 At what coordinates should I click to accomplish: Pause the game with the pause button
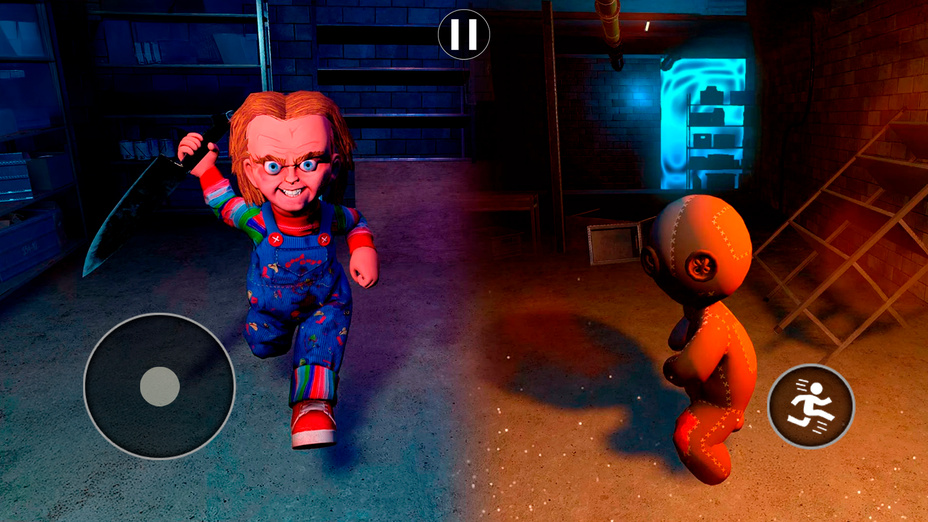[x=464, y=34]
